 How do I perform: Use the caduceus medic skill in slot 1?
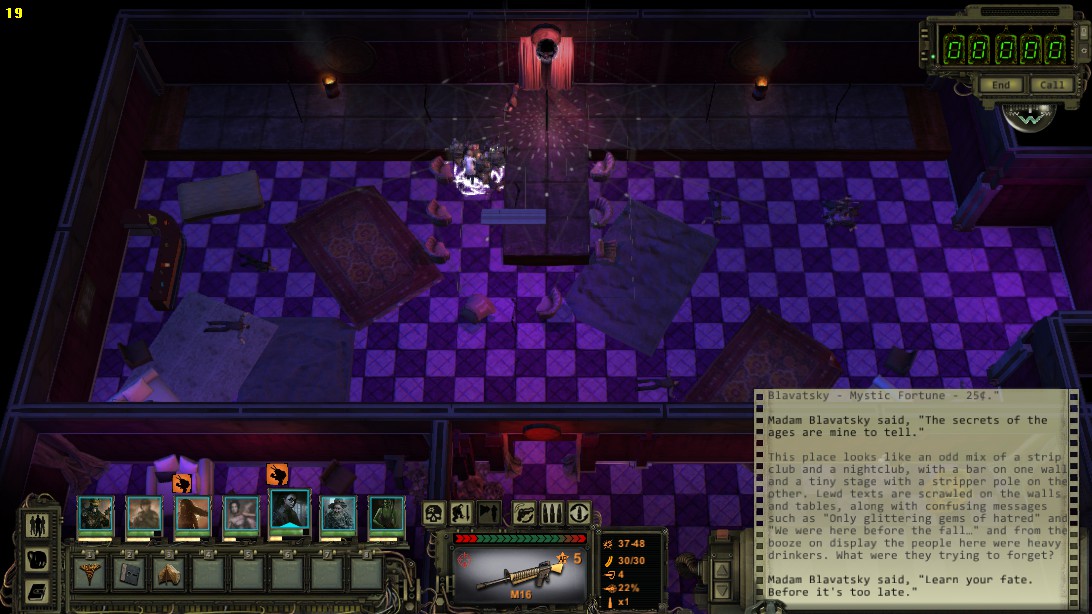point(90,573)
